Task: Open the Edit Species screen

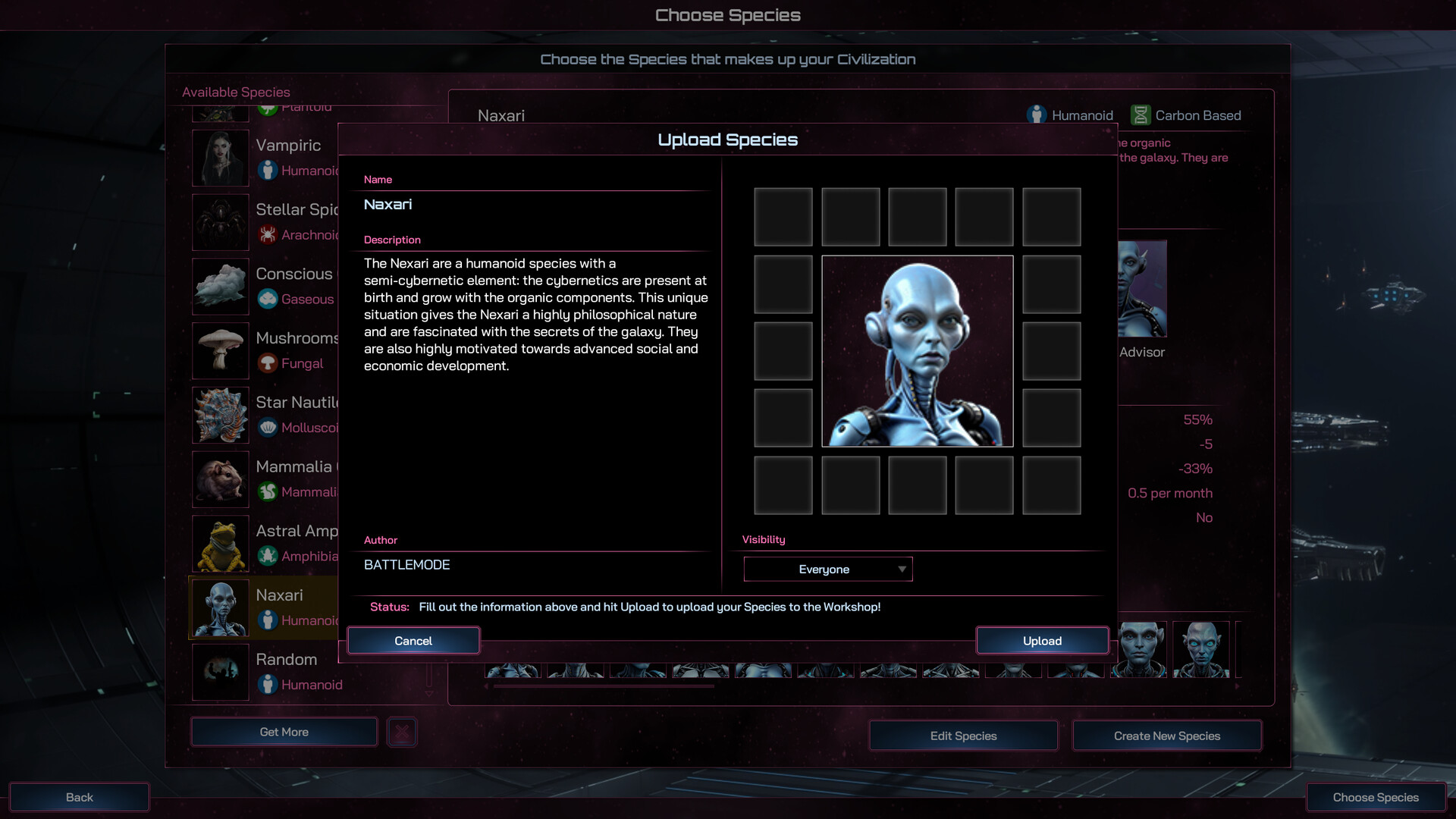Action: [x=963, y=736]
